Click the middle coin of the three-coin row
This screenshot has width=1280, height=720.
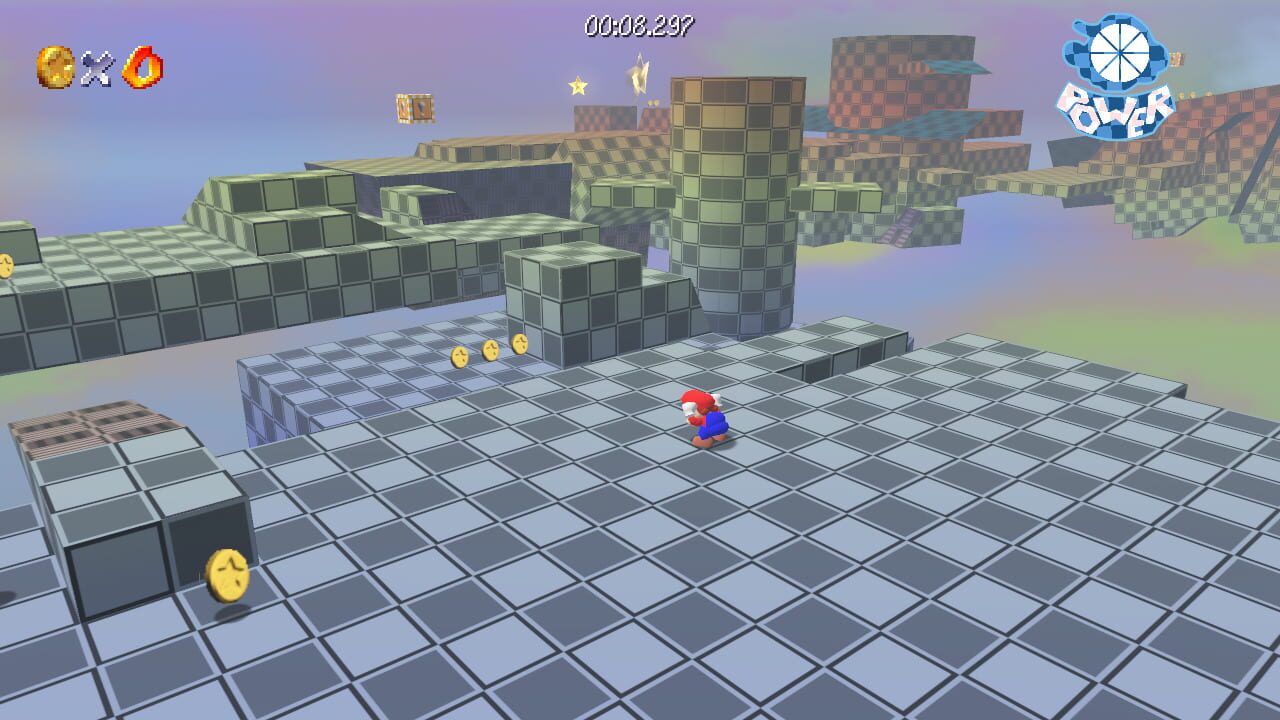[490, 350]
